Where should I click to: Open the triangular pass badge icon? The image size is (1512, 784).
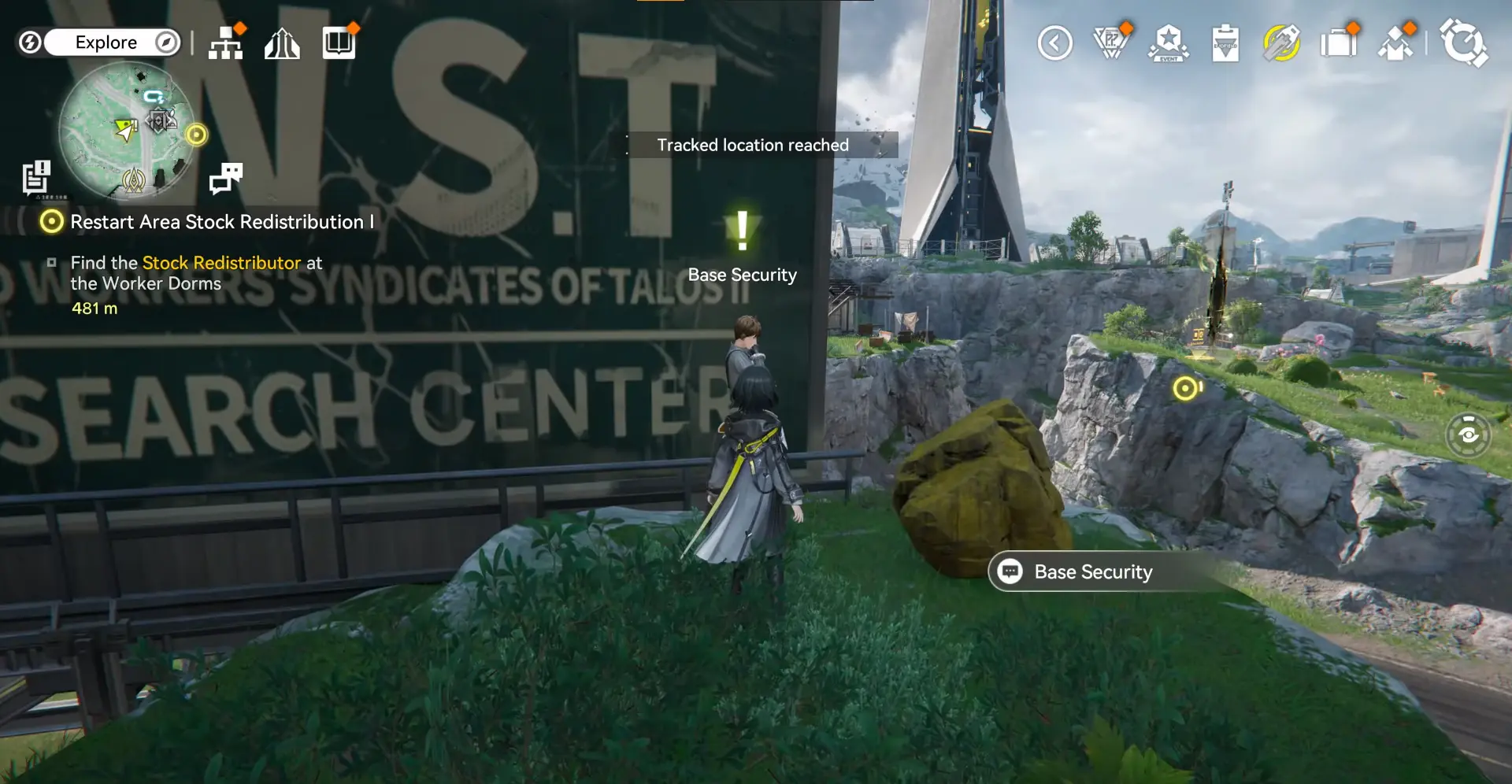1111,43
